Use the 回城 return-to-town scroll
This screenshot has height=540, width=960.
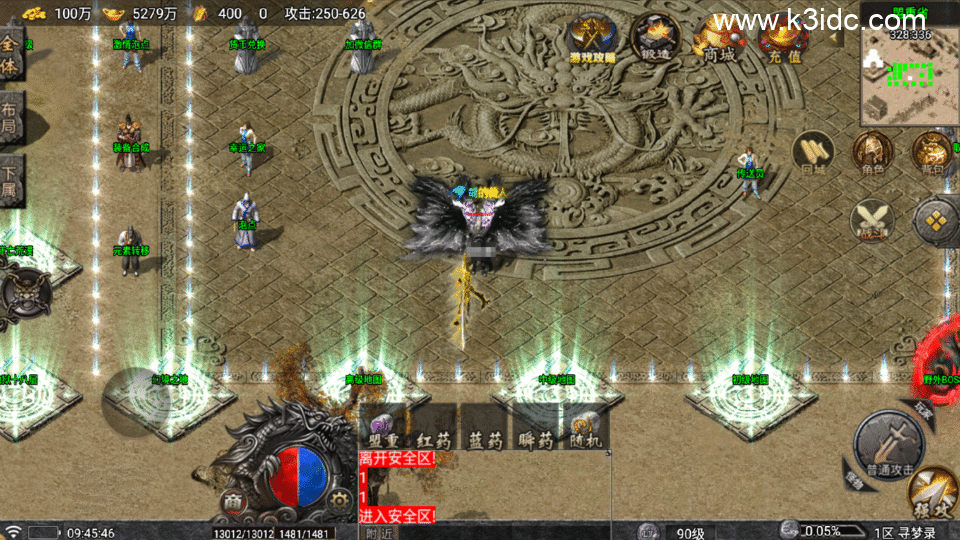click(812, 153)
